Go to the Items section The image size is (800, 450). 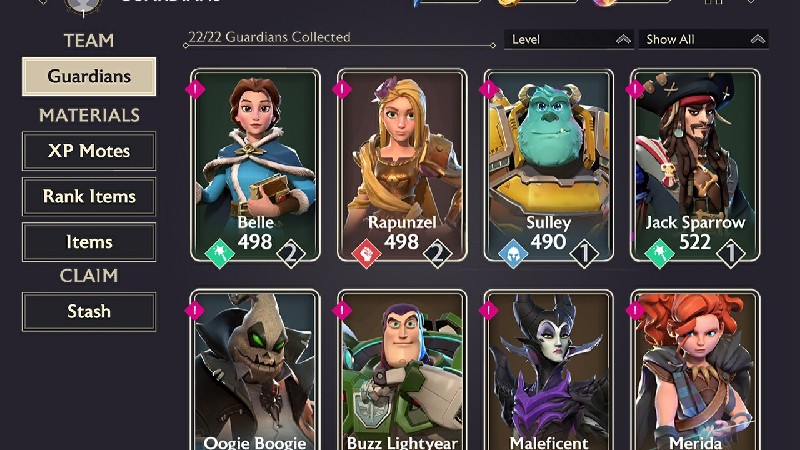pos(89,242)
